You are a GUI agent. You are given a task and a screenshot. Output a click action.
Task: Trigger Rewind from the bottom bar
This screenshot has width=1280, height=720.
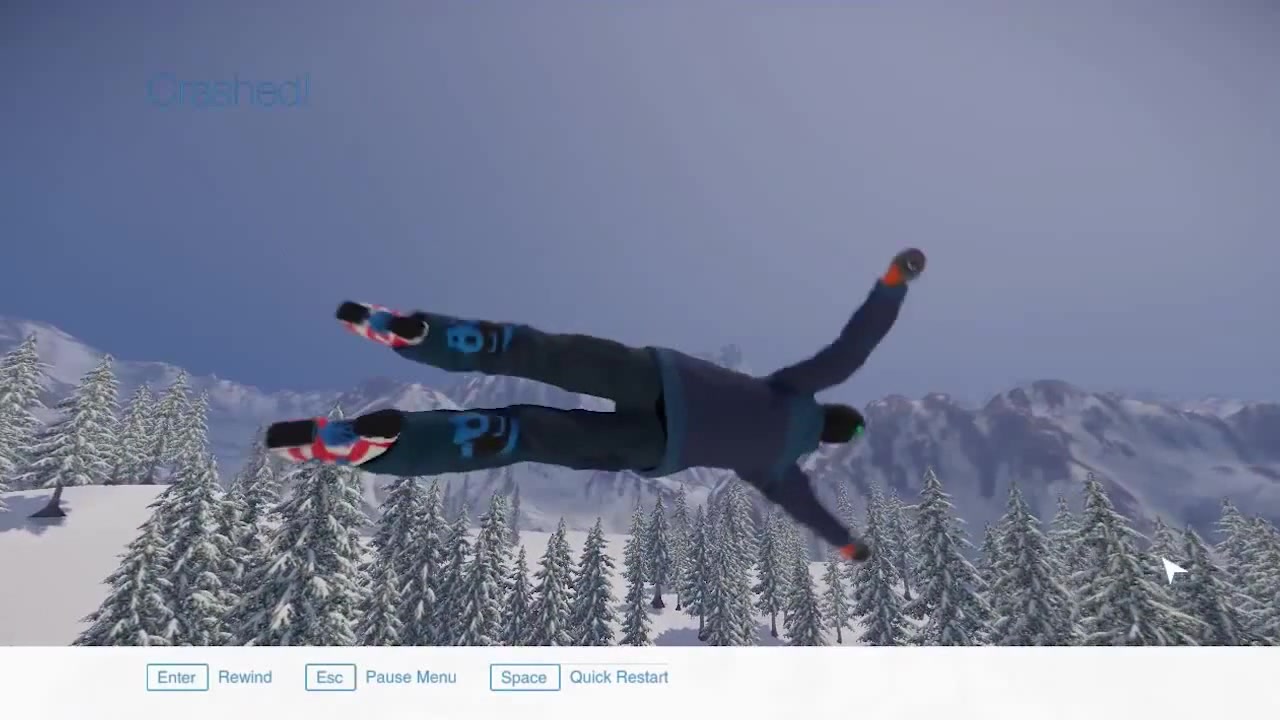point(244,677)
